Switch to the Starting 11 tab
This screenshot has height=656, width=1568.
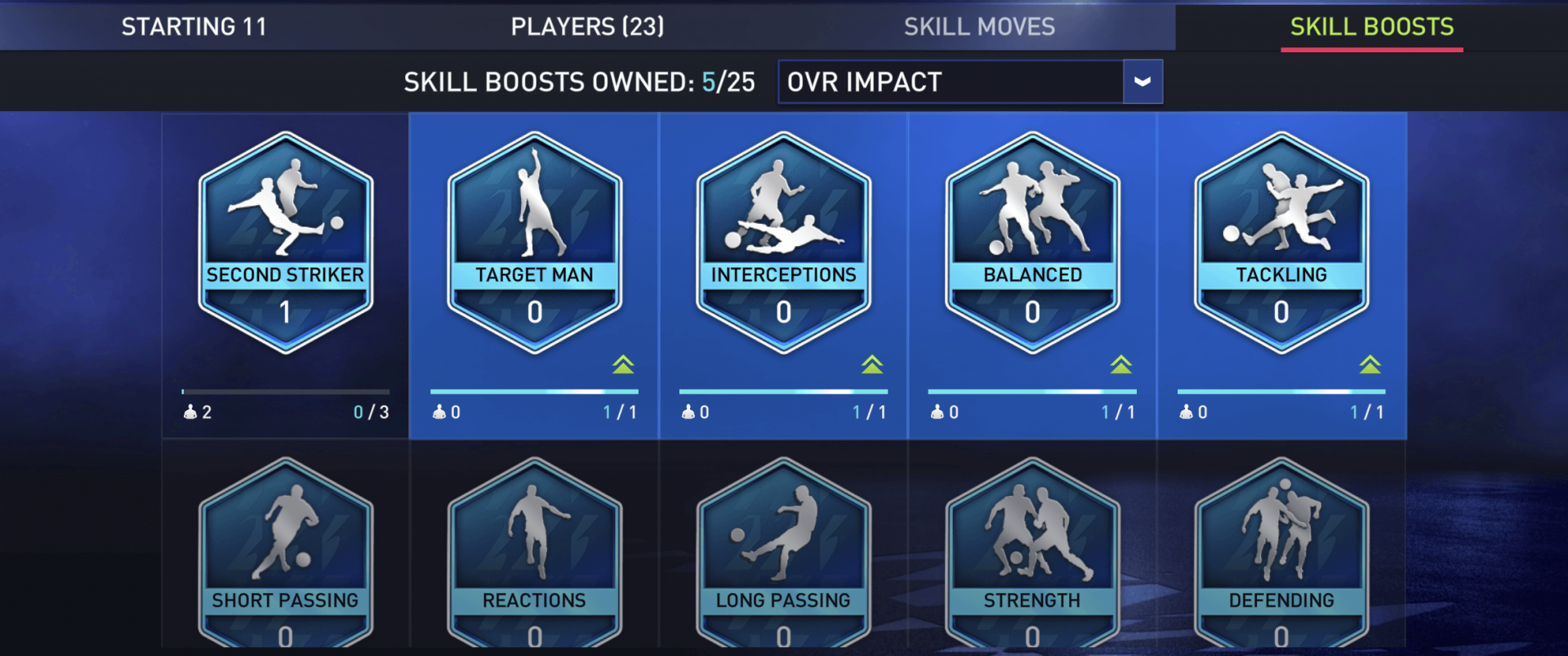tap(194, 26)
